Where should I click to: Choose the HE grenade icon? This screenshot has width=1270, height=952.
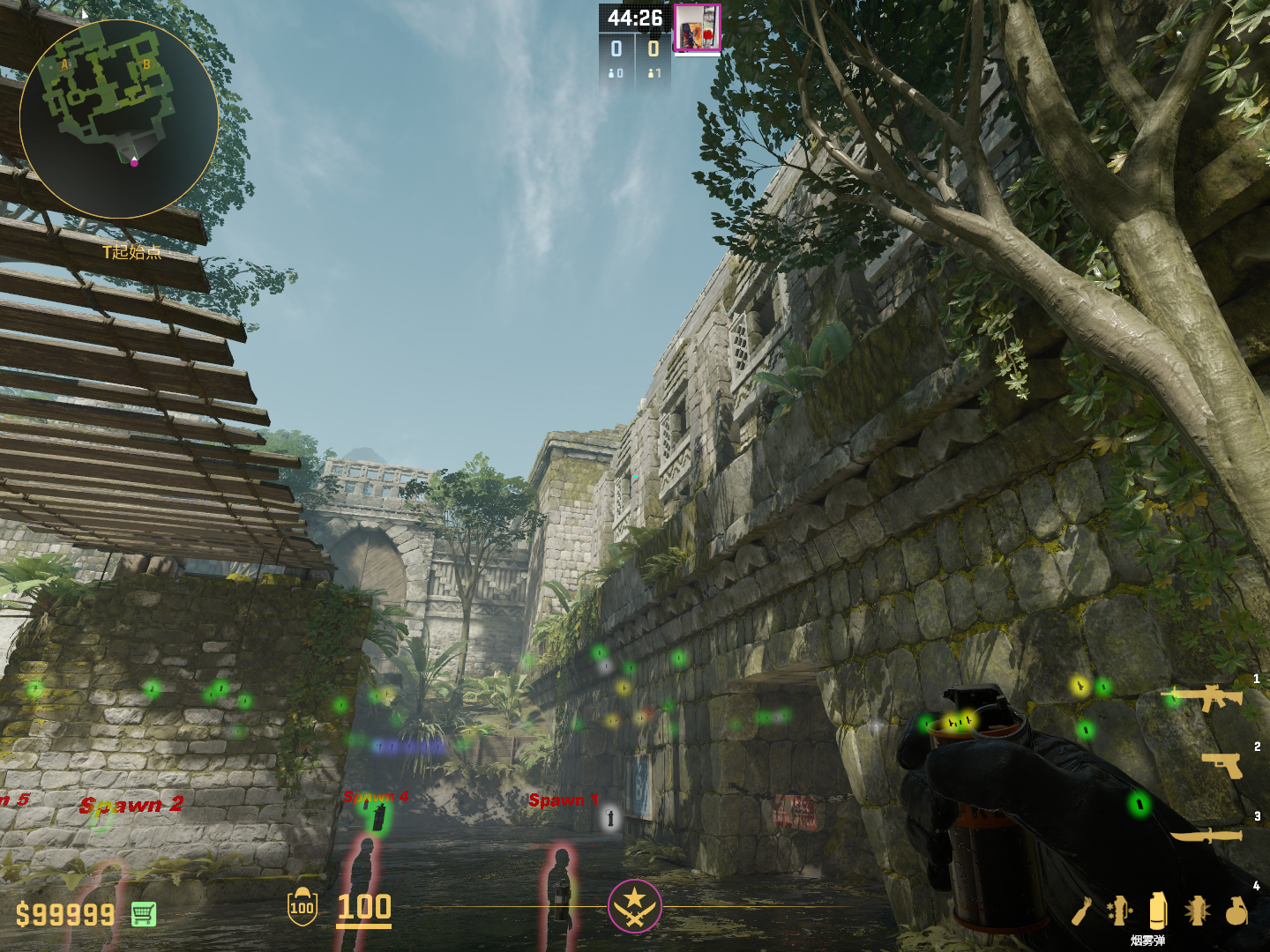click(1236, 911)
